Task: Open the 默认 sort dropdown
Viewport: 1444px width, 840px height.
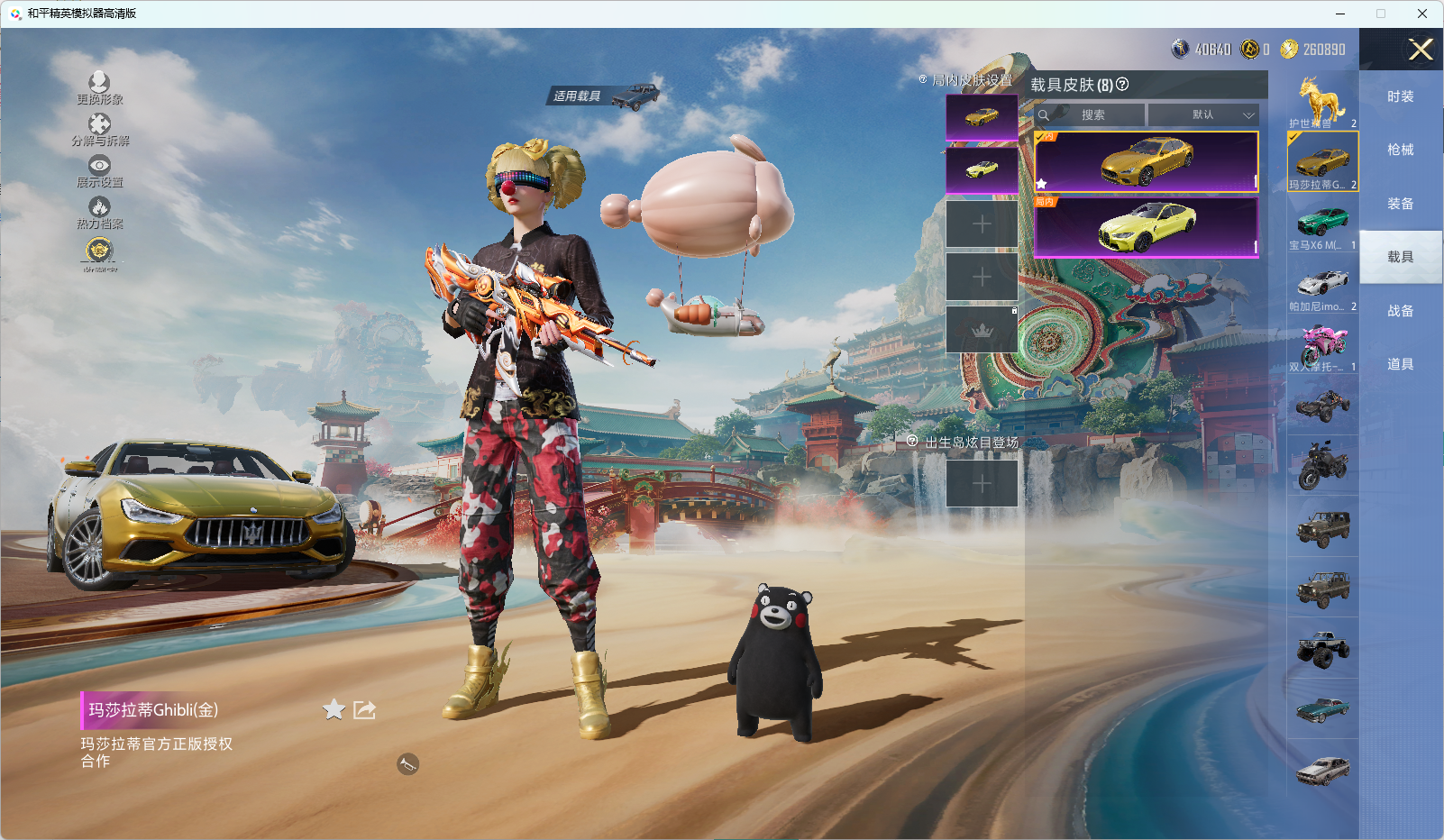Action: pyautogui.click(x=1204, y=115)
